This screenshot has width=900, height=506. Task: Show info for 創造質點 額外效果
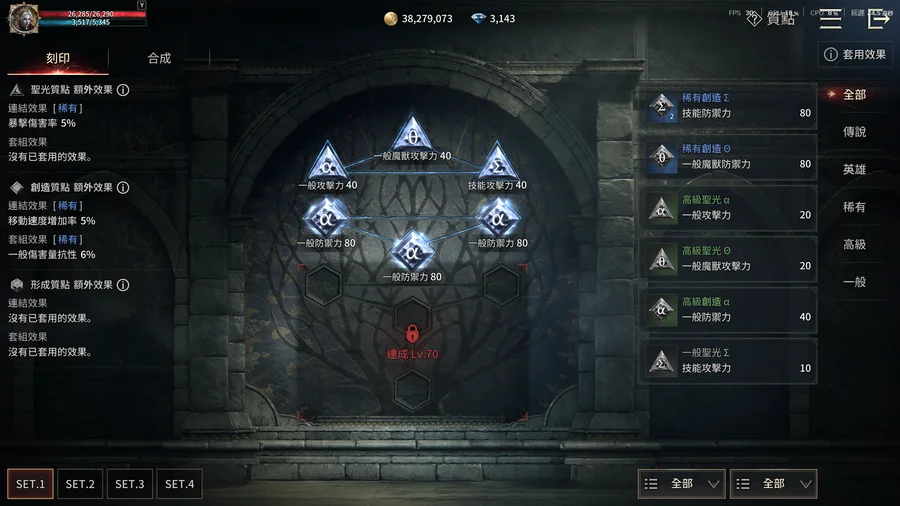click(123, 188)
